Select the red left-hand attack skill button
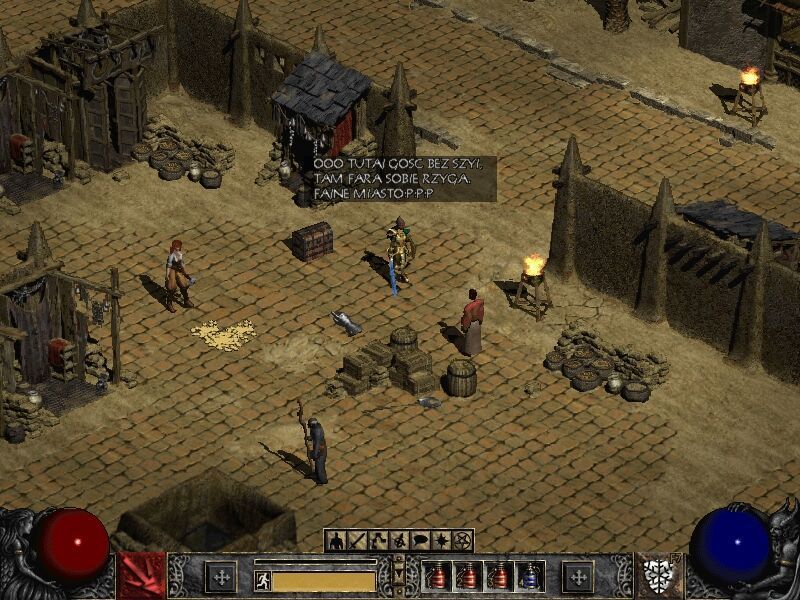This screenshot has width=800, height=600. [141, 576]
